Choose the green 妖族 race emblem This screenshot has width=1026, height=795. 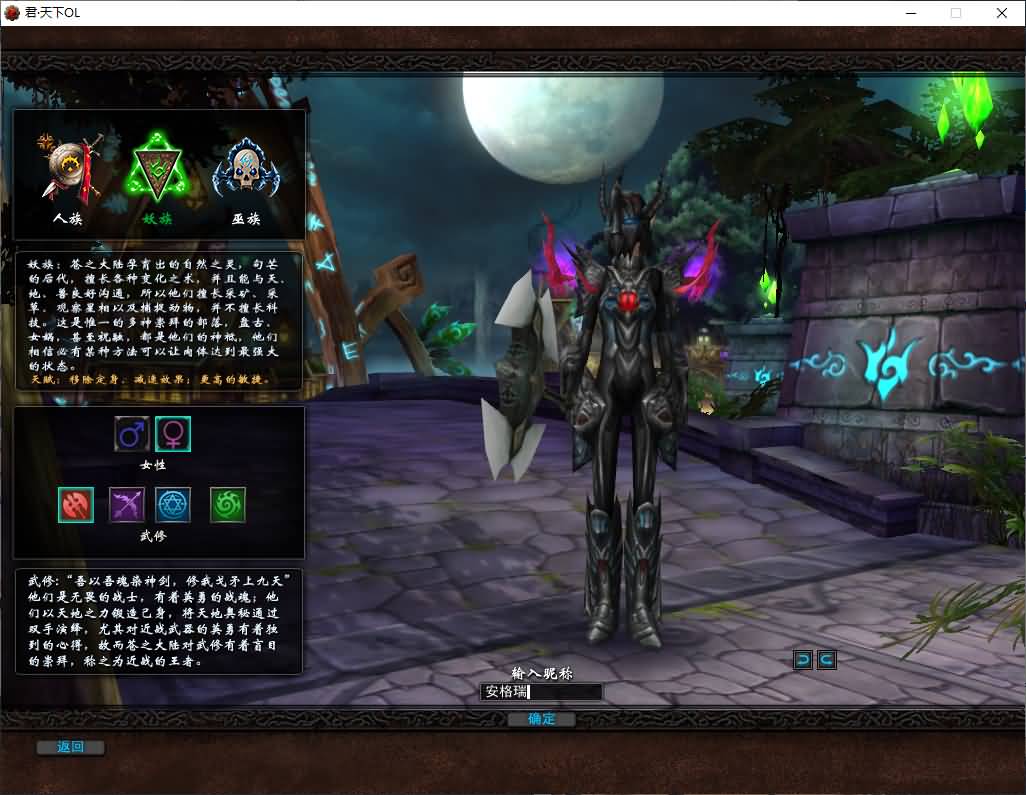tap(158, 172)
